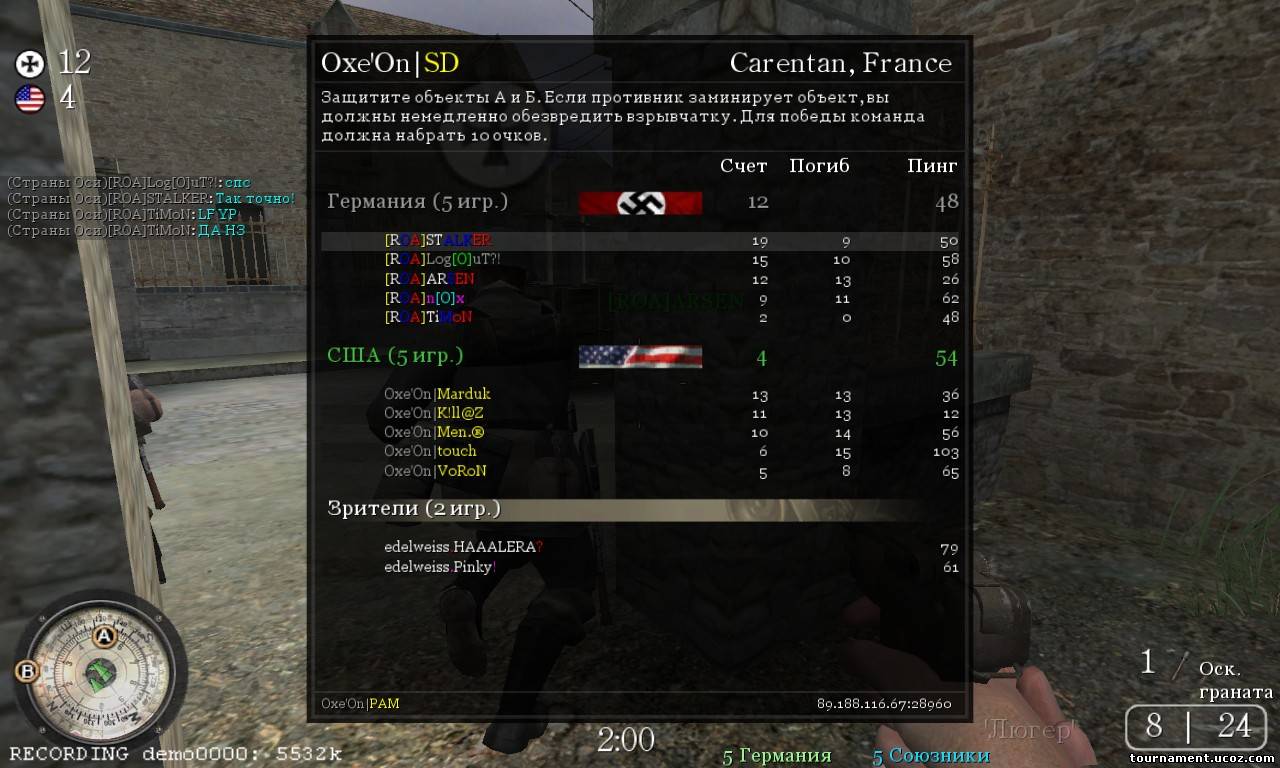Click the German iron cross score icon
Image resolution: width=1280 pixels, height=768 pixels.
(x=30, y=64)
